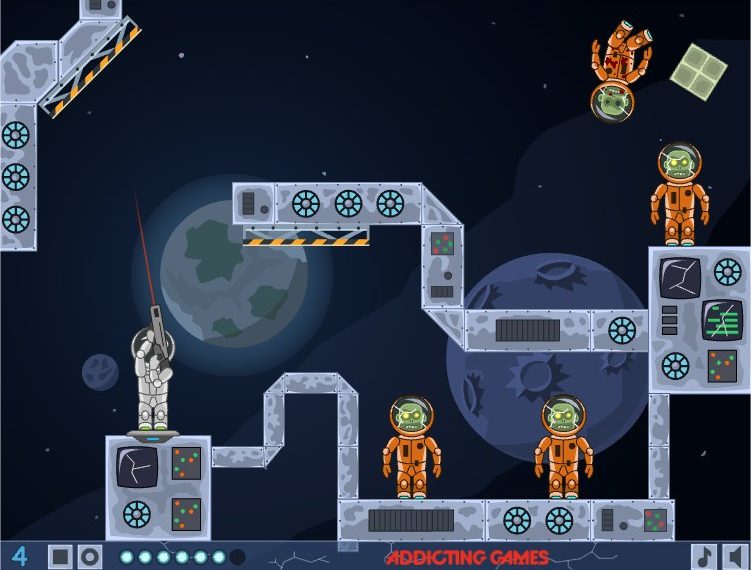Click the square menu button
Image resolution: width=751 pixels, height=570 pixels.
60,556
